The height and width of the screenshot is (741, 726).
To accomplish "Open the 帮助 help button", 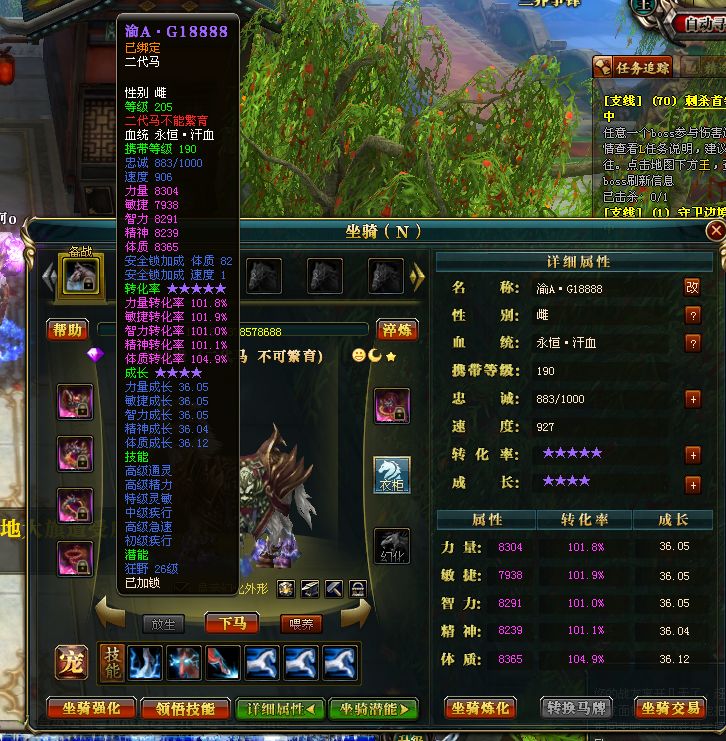I will (x=67, y=329).
